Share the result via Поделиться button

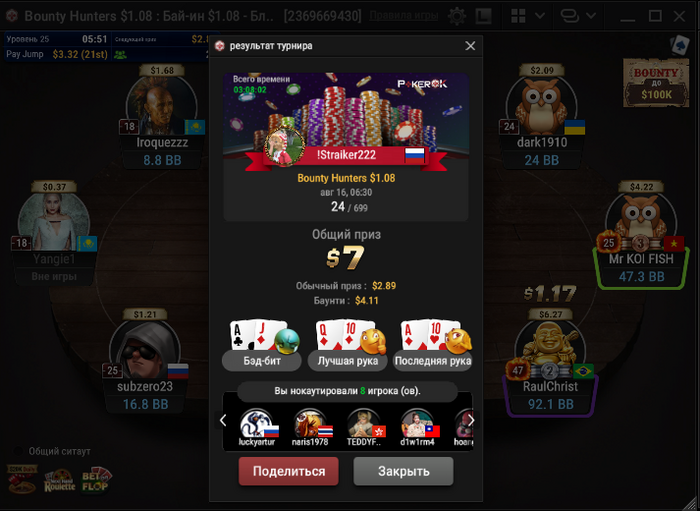tap(288, 471)
